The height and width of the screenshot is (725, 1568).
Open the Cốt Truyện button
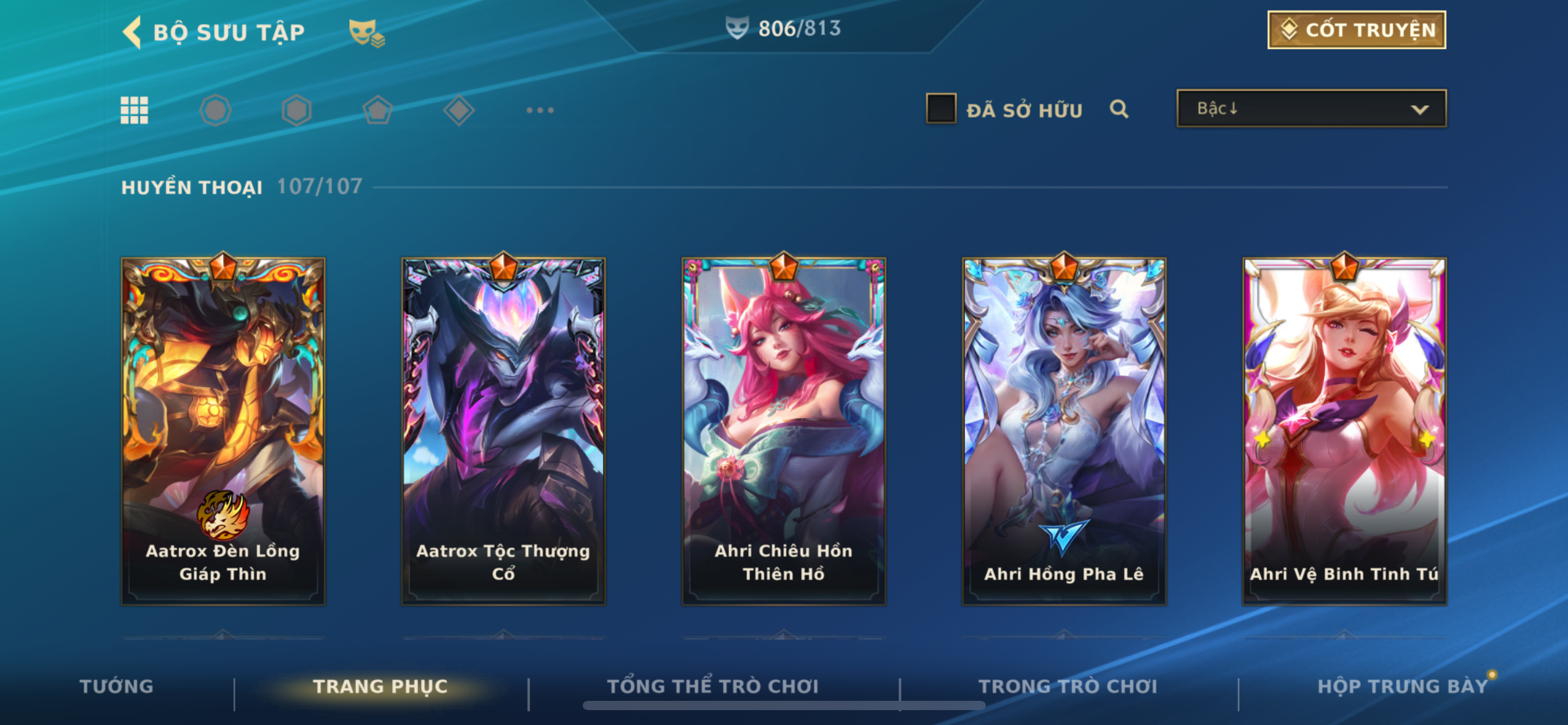pyautogui.click(x=1356, y=30)
